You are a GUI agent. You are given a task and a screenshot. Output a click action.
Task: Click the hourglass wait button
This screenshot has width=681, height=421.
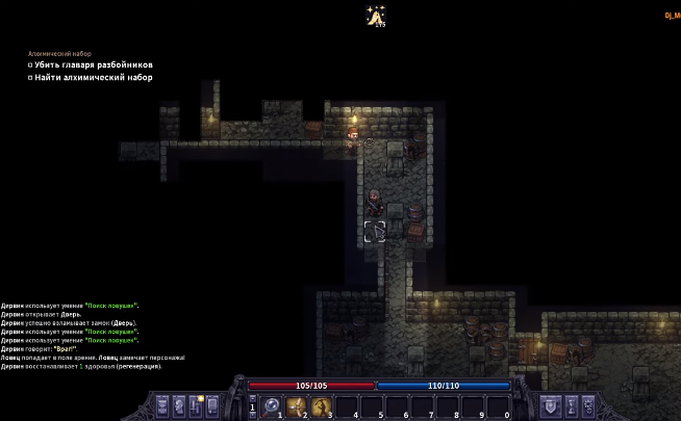pyautogui.click(x=571, y=406)
